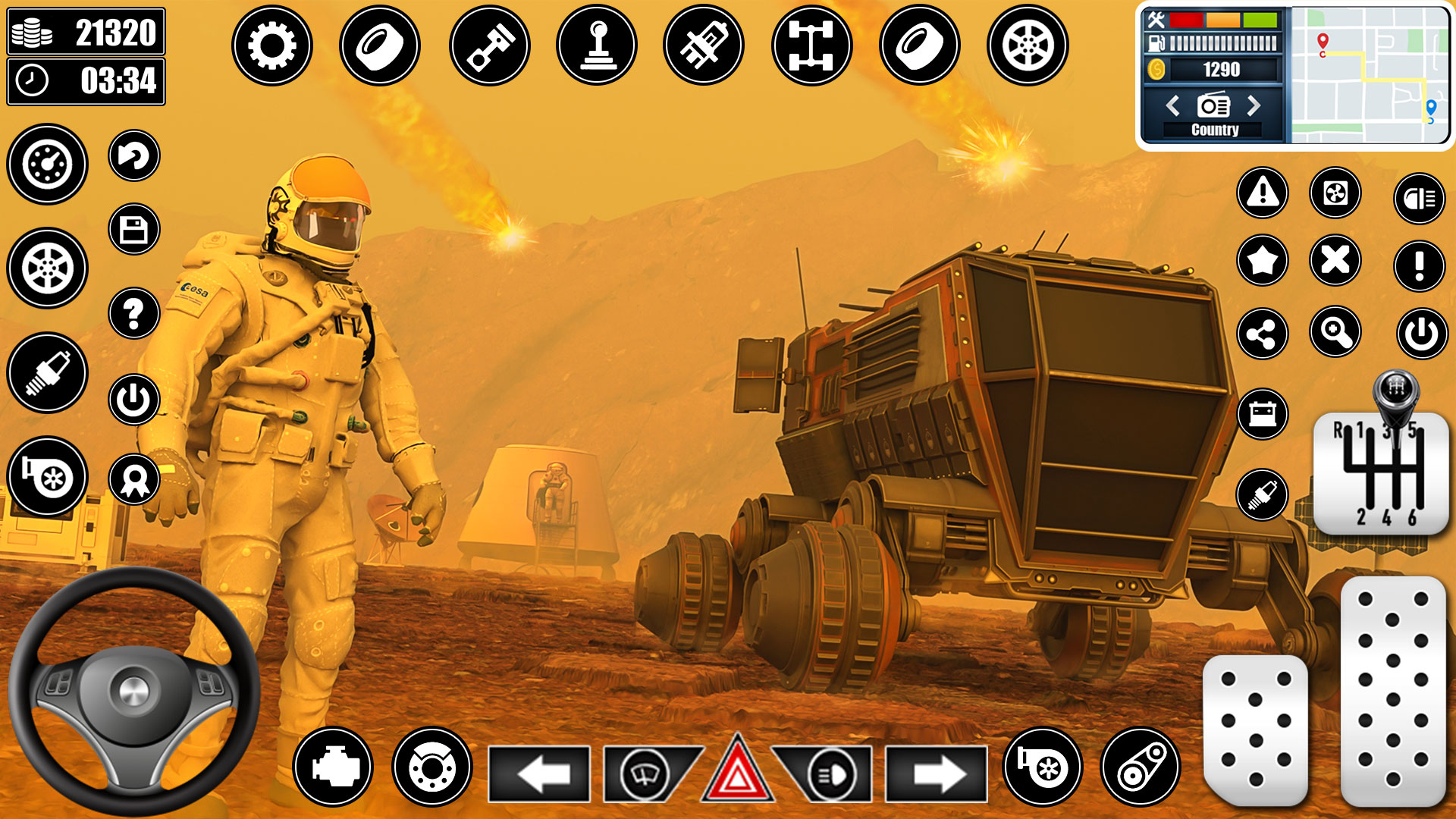The image size is (1456, 819).
Task: Zoom in with the magnifier icon
Action: pos(1335,331)
